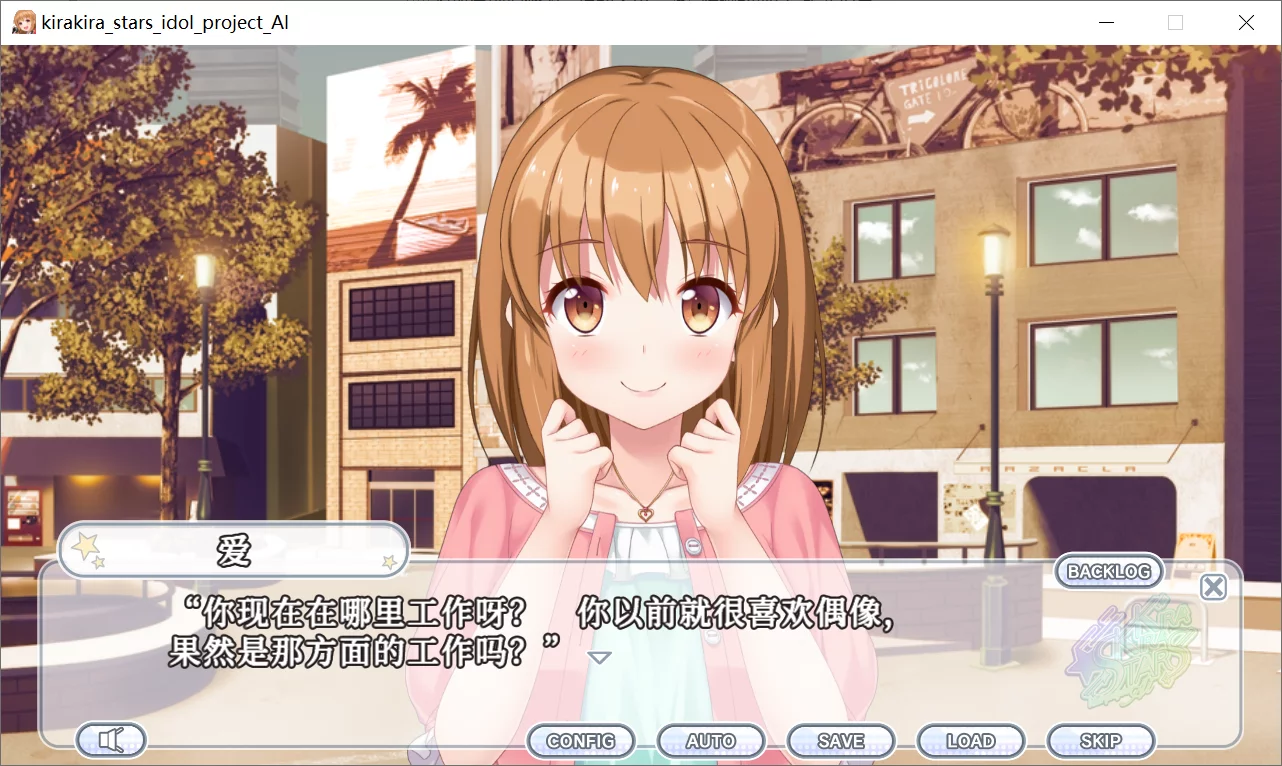This screenshot has width=1282, height=766.
Task: Click the large star on the name plate
Action: pos(85,544)
